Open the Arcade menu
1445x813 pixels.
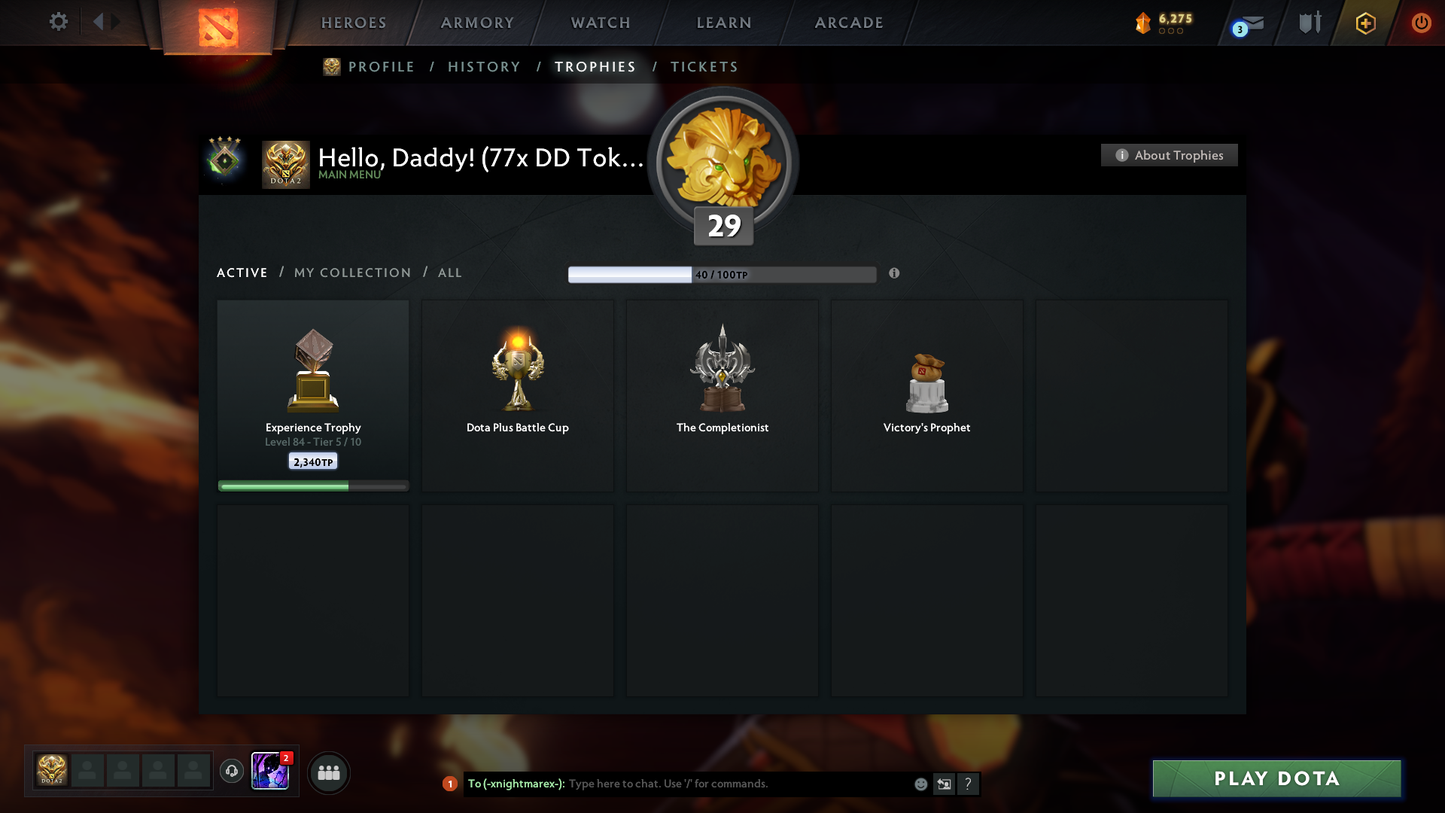point(849,23)
